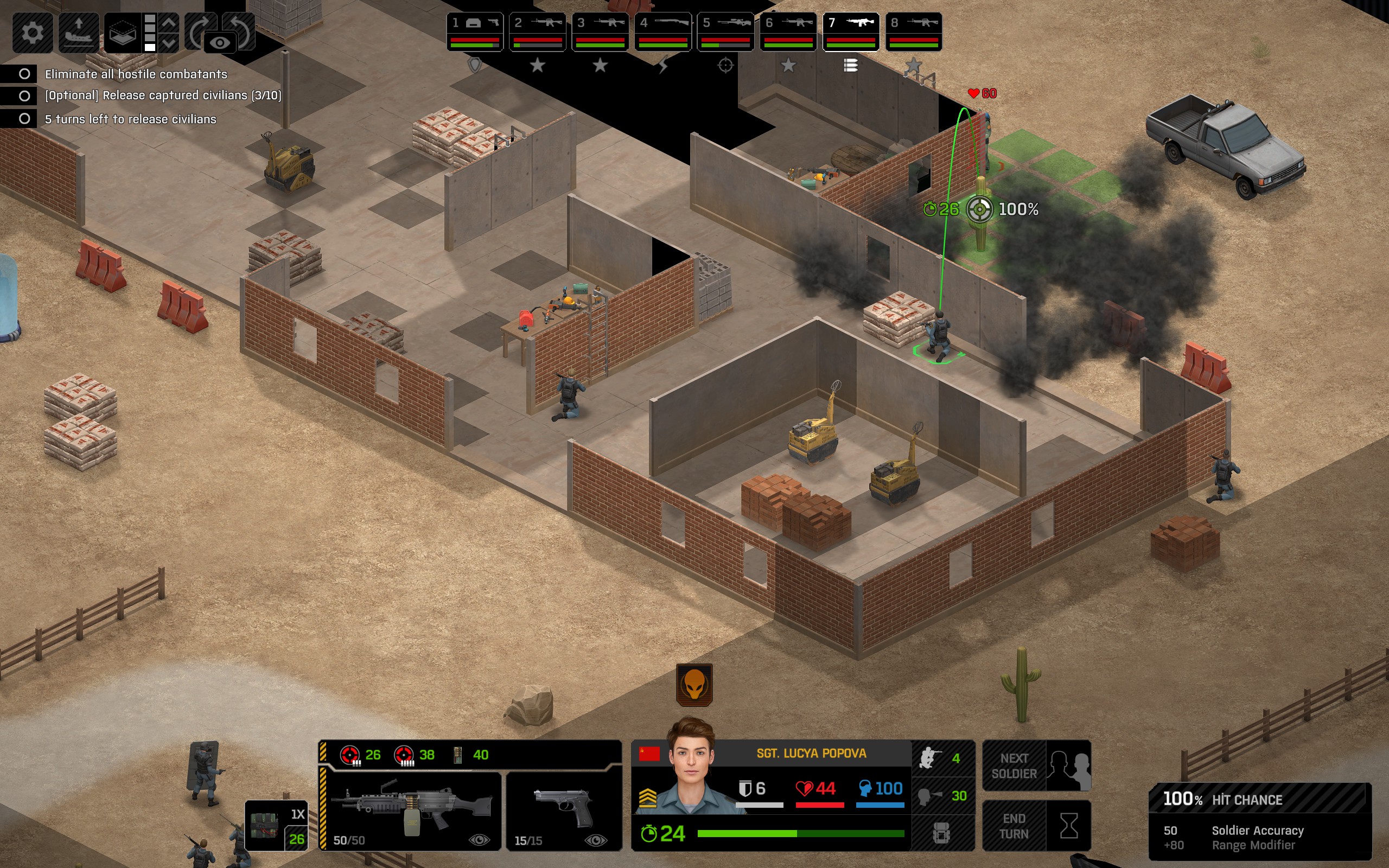Select soldier slot 8

(x=913, y=31)
